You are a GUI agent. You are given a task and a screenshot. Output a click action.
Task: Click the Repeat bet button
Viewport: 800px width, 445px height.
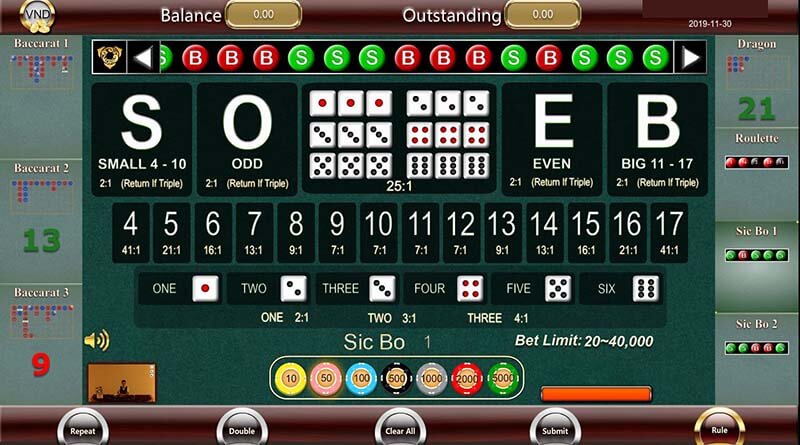(83, 428)
